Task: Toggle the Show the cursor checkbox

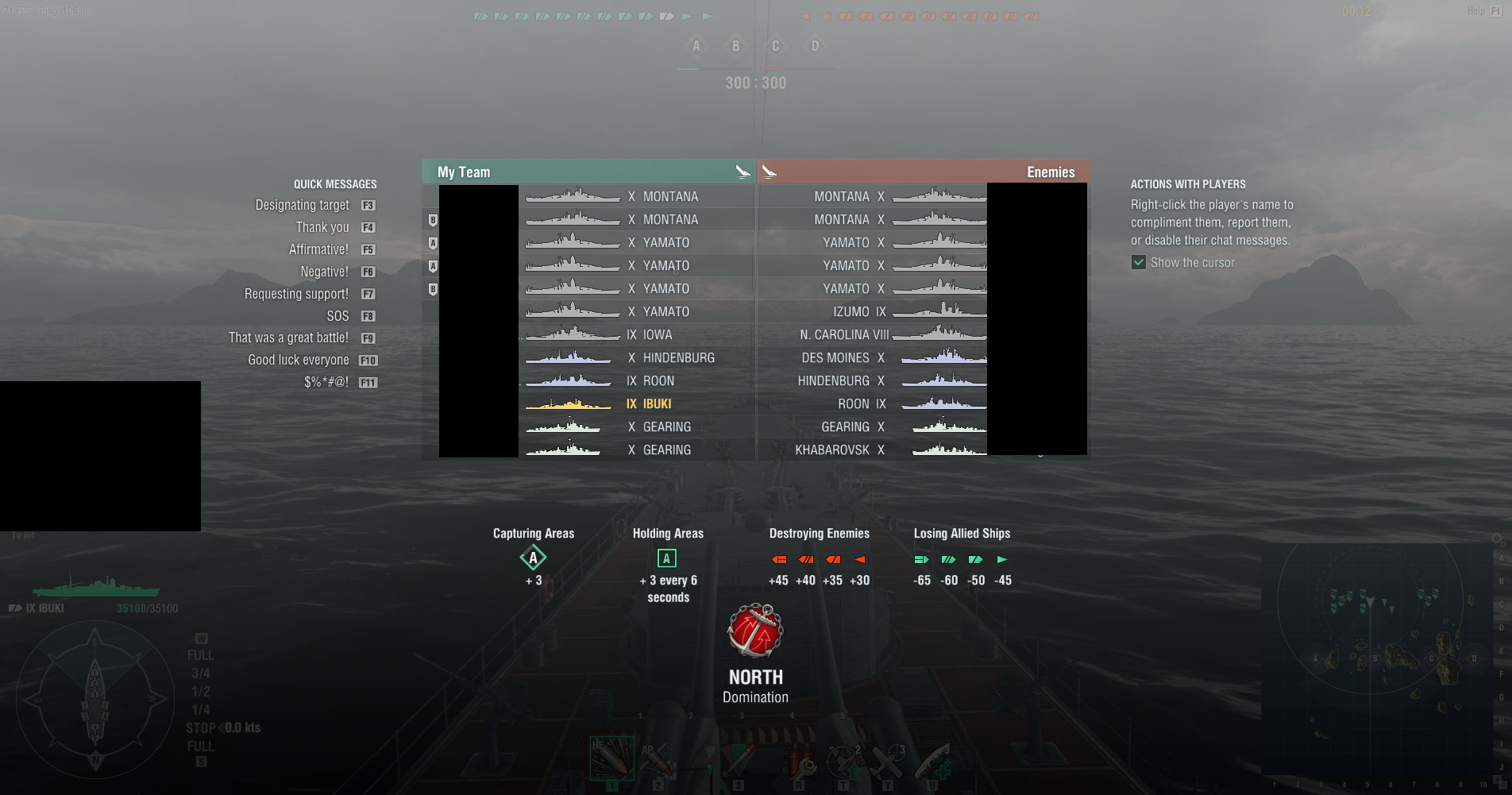Action: pyautogui.click(x=1139, y=263)
